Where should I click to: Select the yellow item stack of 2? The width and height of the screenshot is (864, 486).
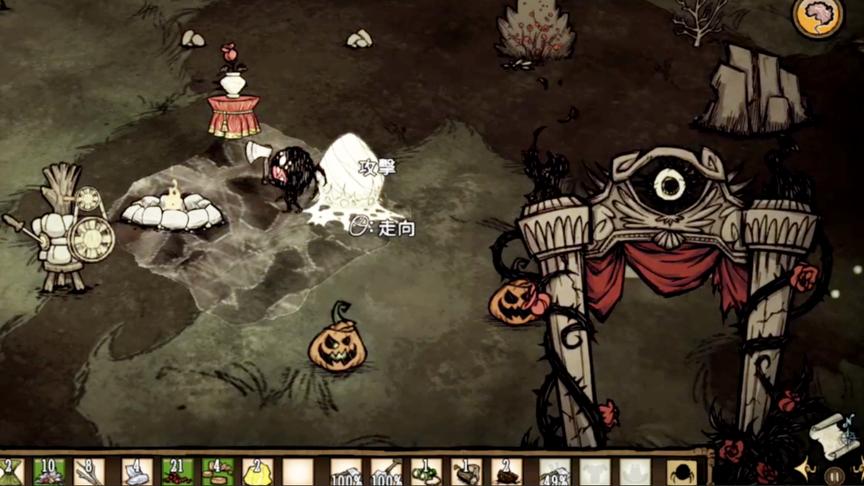(257, 472)
